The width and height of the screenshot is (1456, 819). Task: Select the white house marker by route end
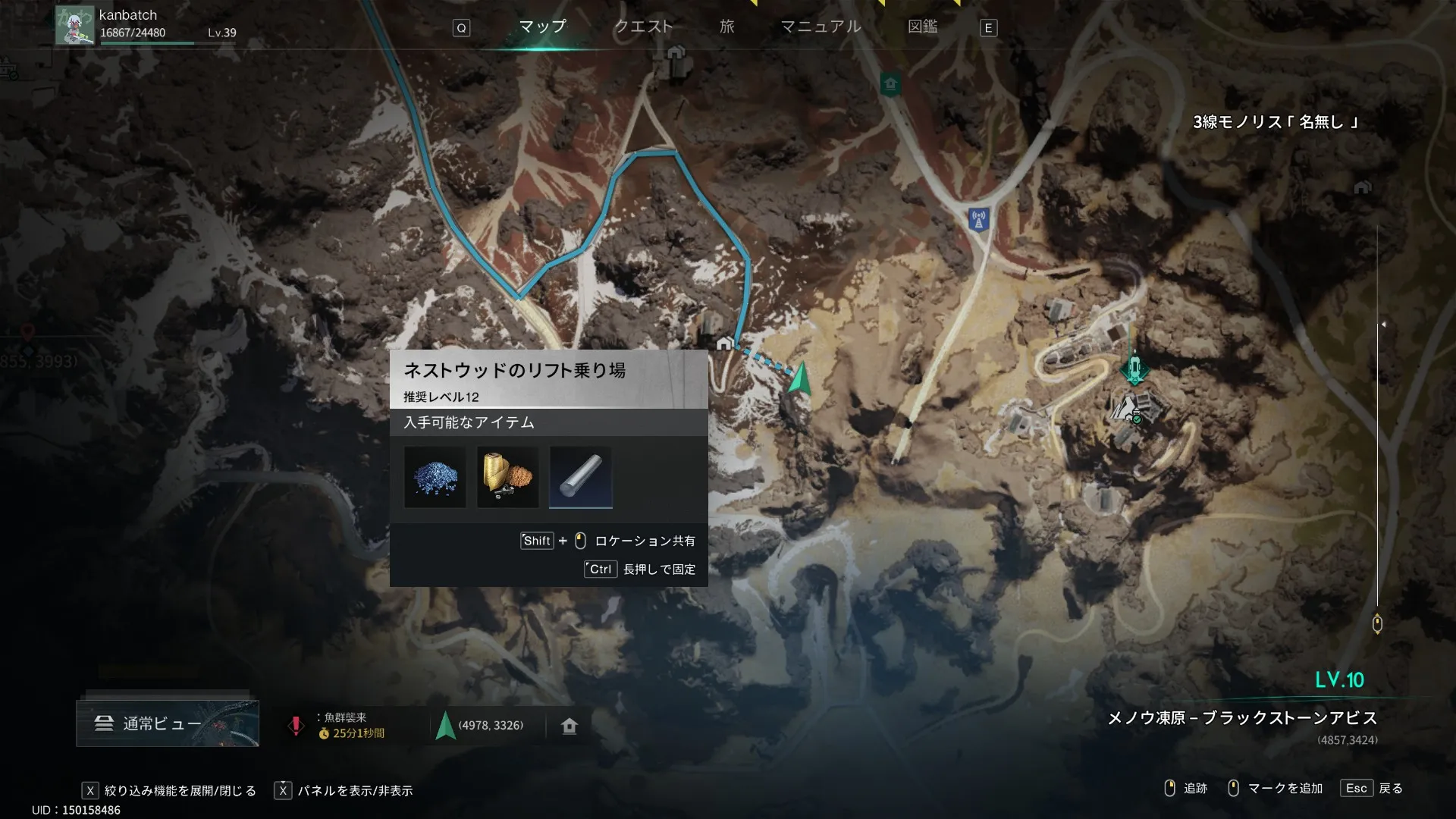pos(724,344)
